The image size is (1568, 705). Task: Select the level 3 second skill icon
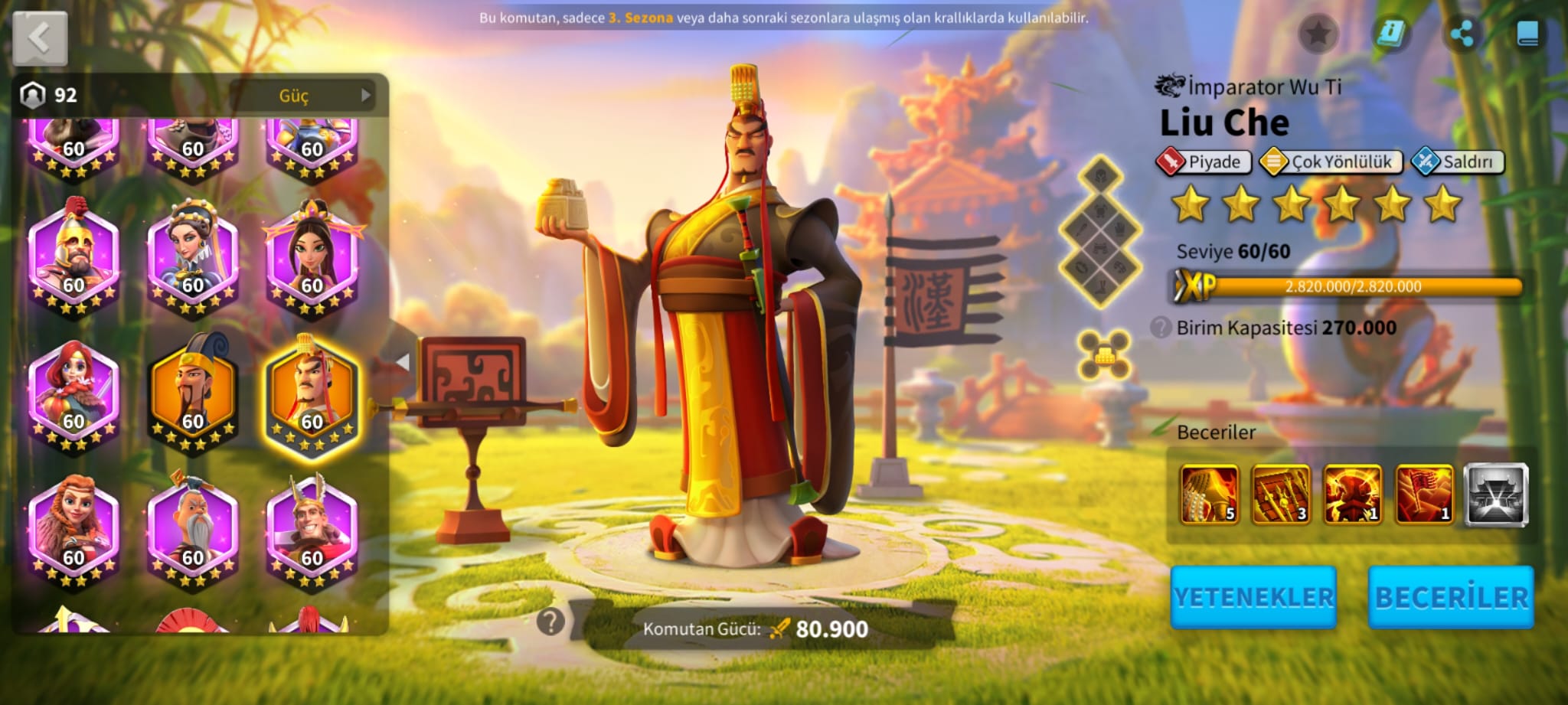click(1281, 494)
